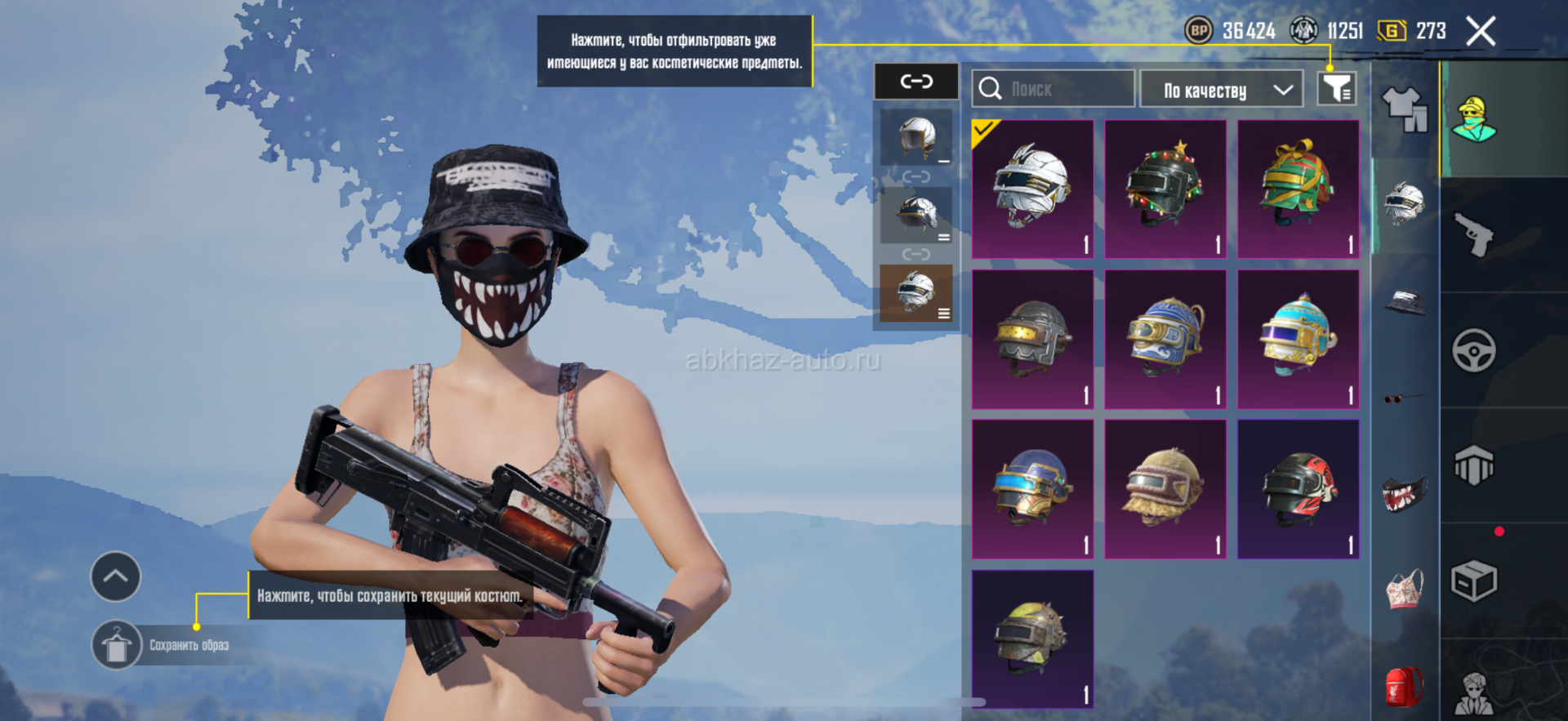
Task: Open the vehicle steering wheel tab
Action: coord(1474,351)
